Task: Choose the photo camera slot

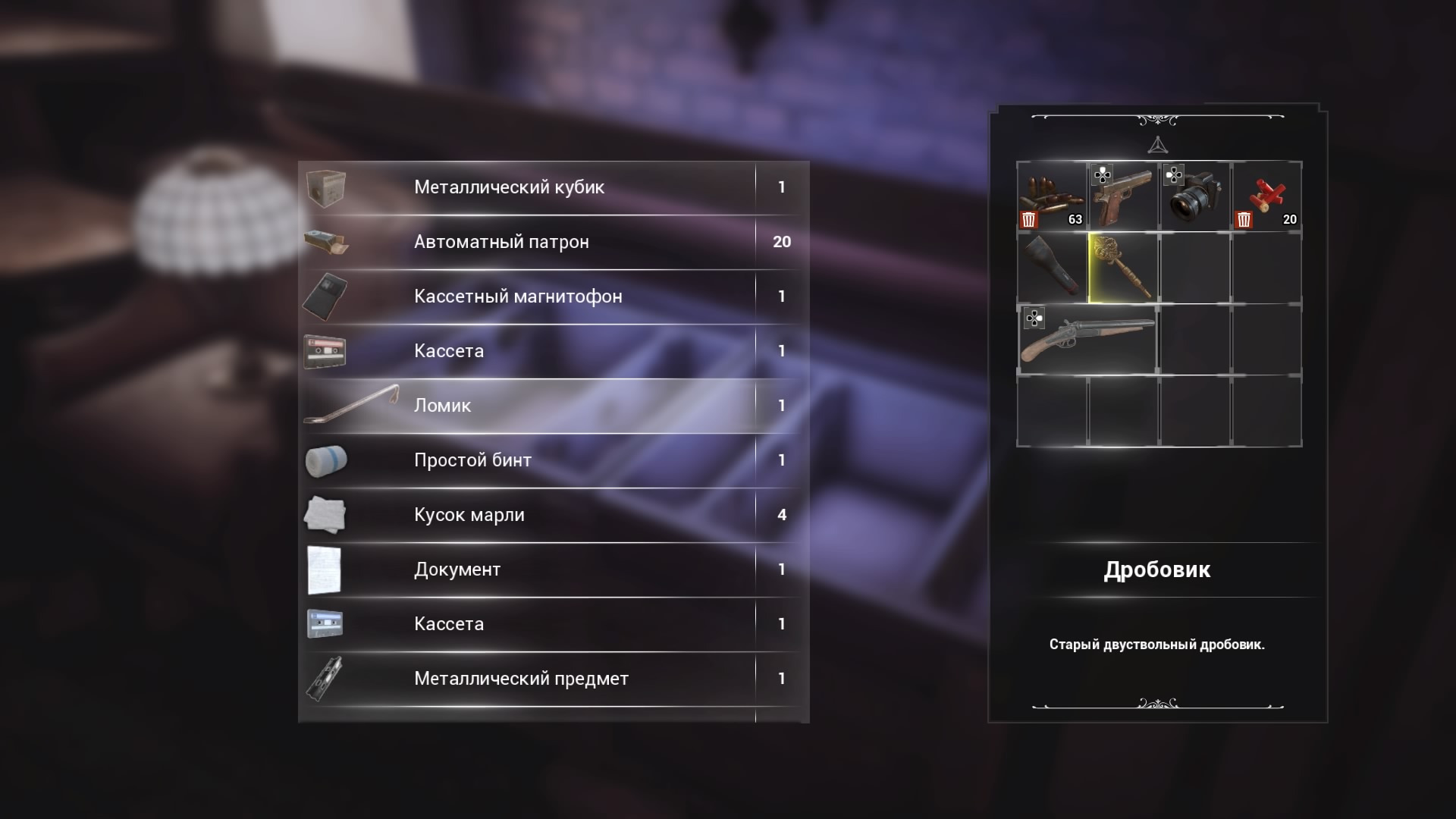Action: 1195,197
